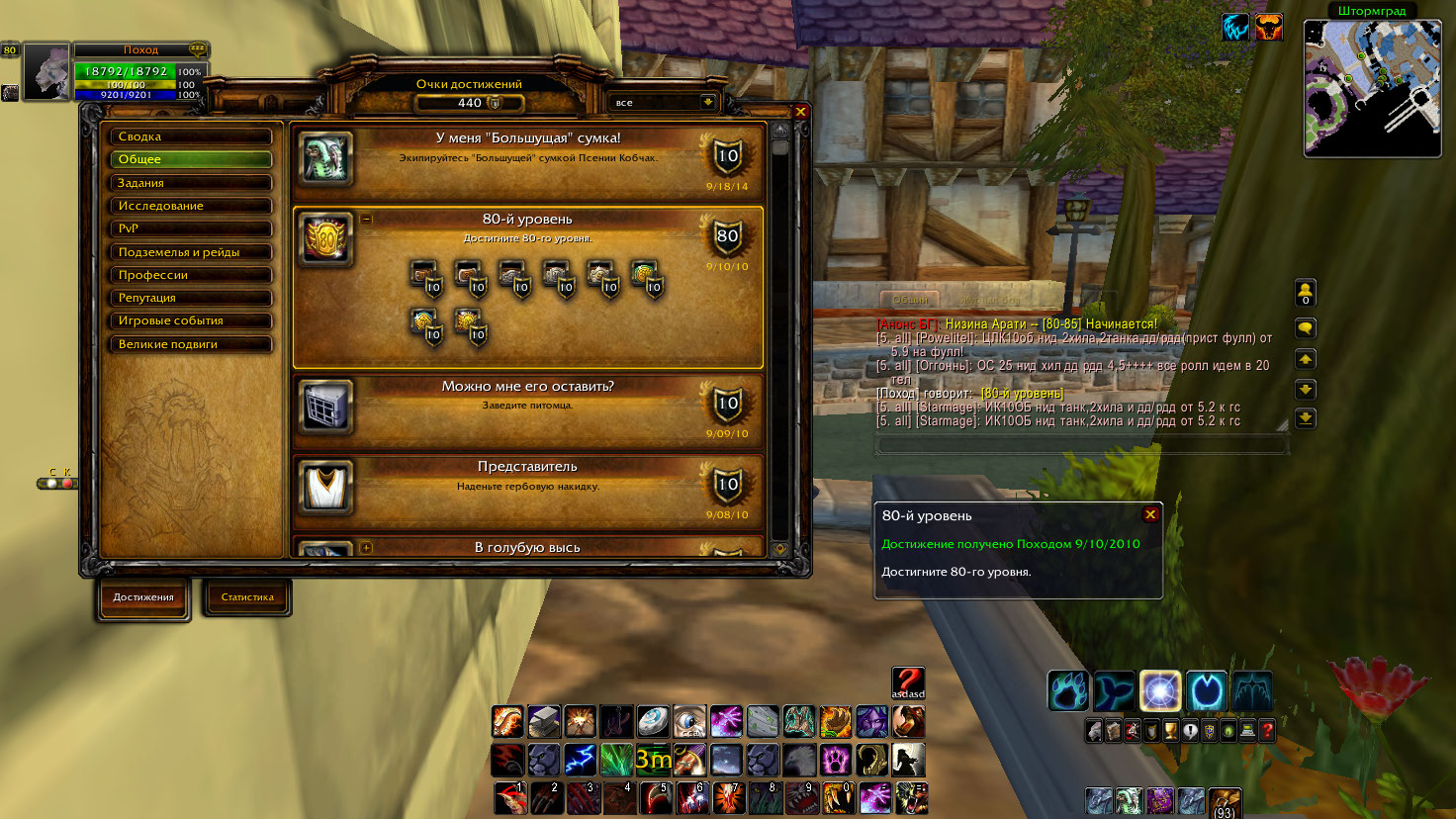
Task: Open the Репутация category
Action: [x=190, y=298]
